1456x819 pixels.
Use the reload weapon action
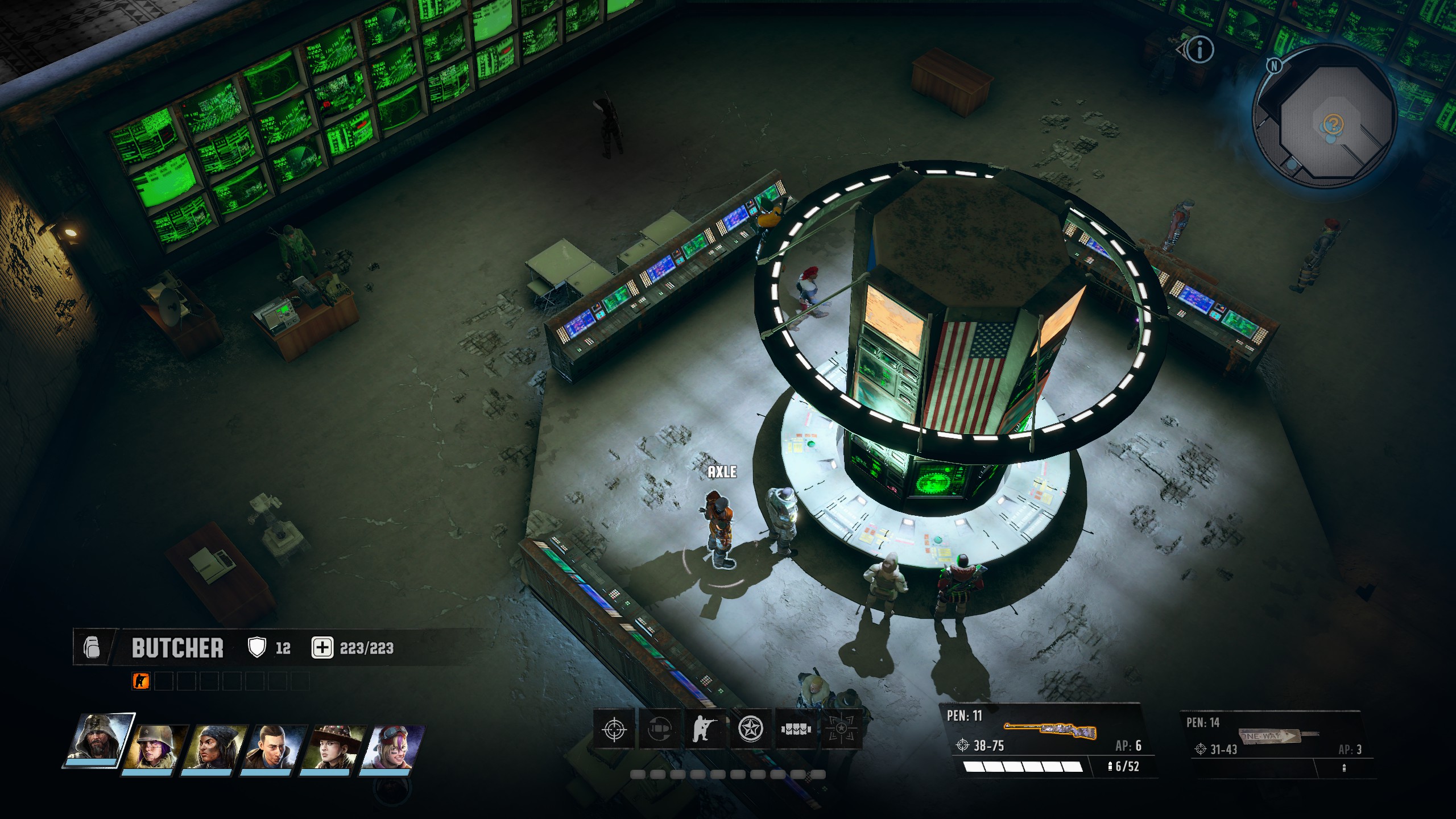(x=660, y=729)
